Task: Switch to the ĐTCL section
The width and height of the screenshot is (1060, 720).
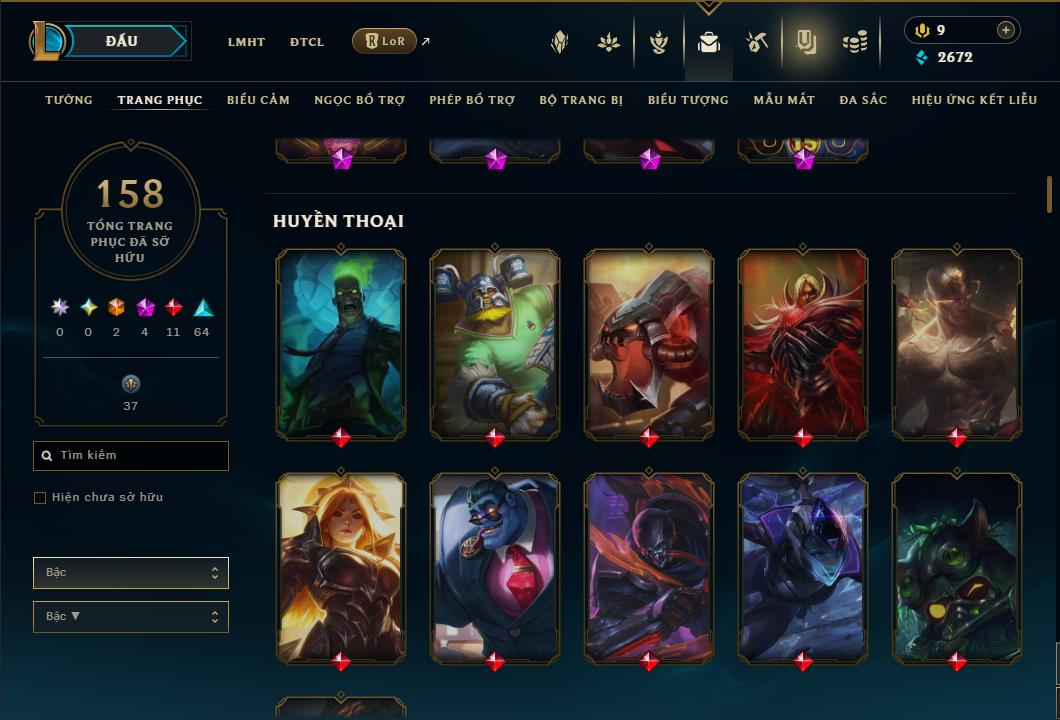Action: pyautogui.click(x=307, y=42)
